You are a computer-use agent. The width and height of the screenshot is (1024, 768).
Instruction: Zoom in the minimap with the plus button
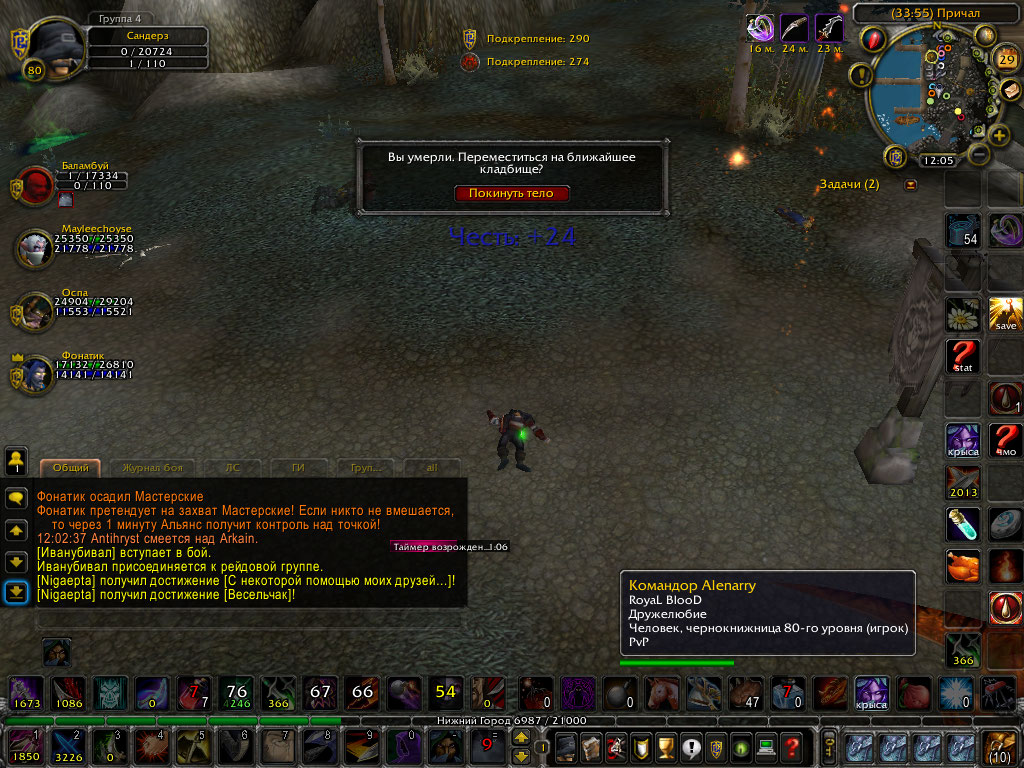click(999, 136)
